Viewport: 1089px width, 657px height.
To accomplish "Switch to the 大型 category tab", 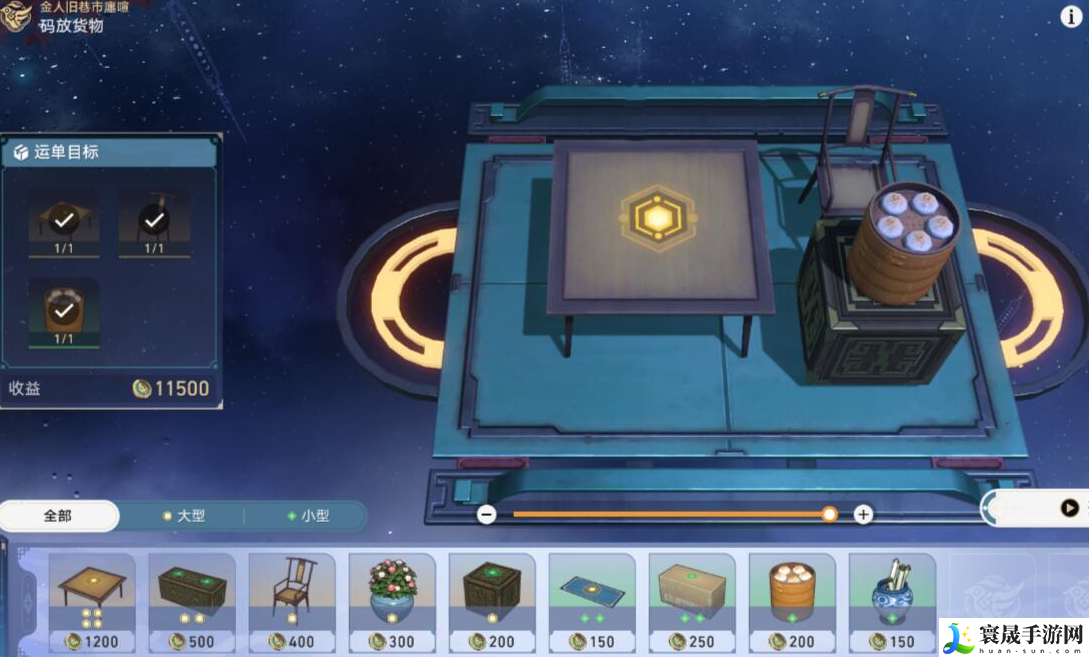I will (183, 516).
